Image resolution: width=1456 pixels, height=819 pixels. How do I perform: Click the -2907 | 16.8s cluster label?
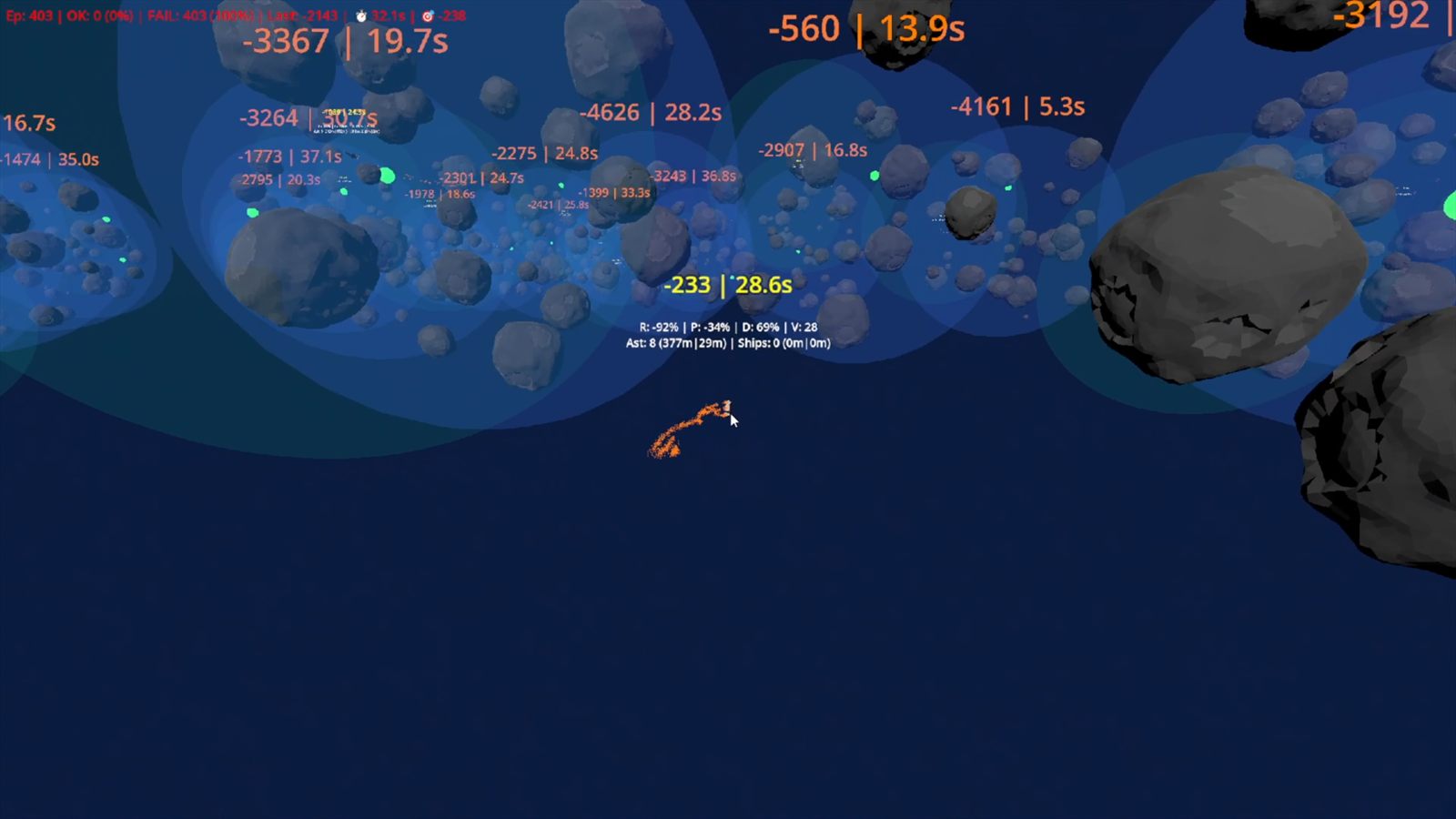816,148
